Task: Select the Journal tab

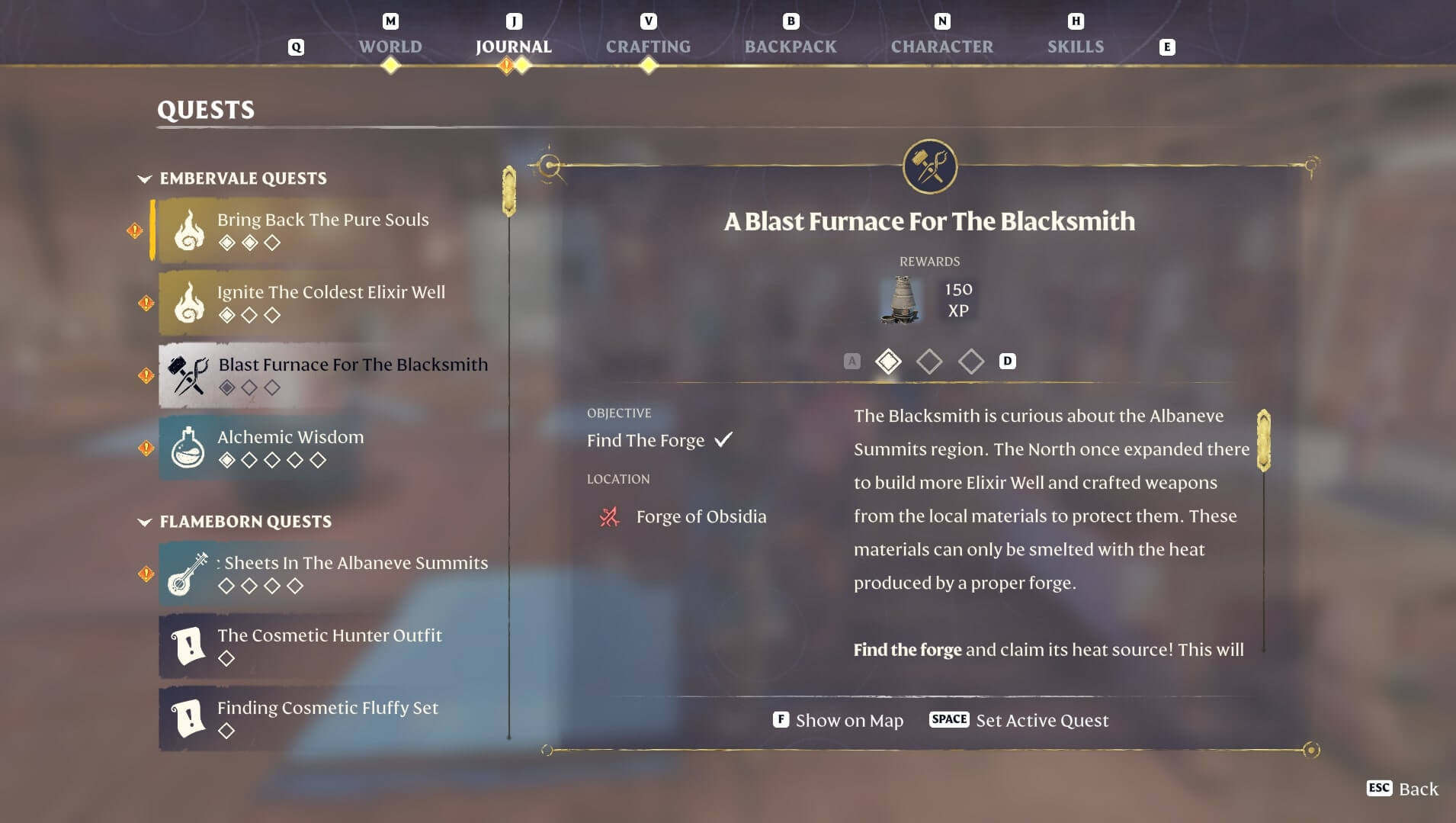Action: coord(513,47)
